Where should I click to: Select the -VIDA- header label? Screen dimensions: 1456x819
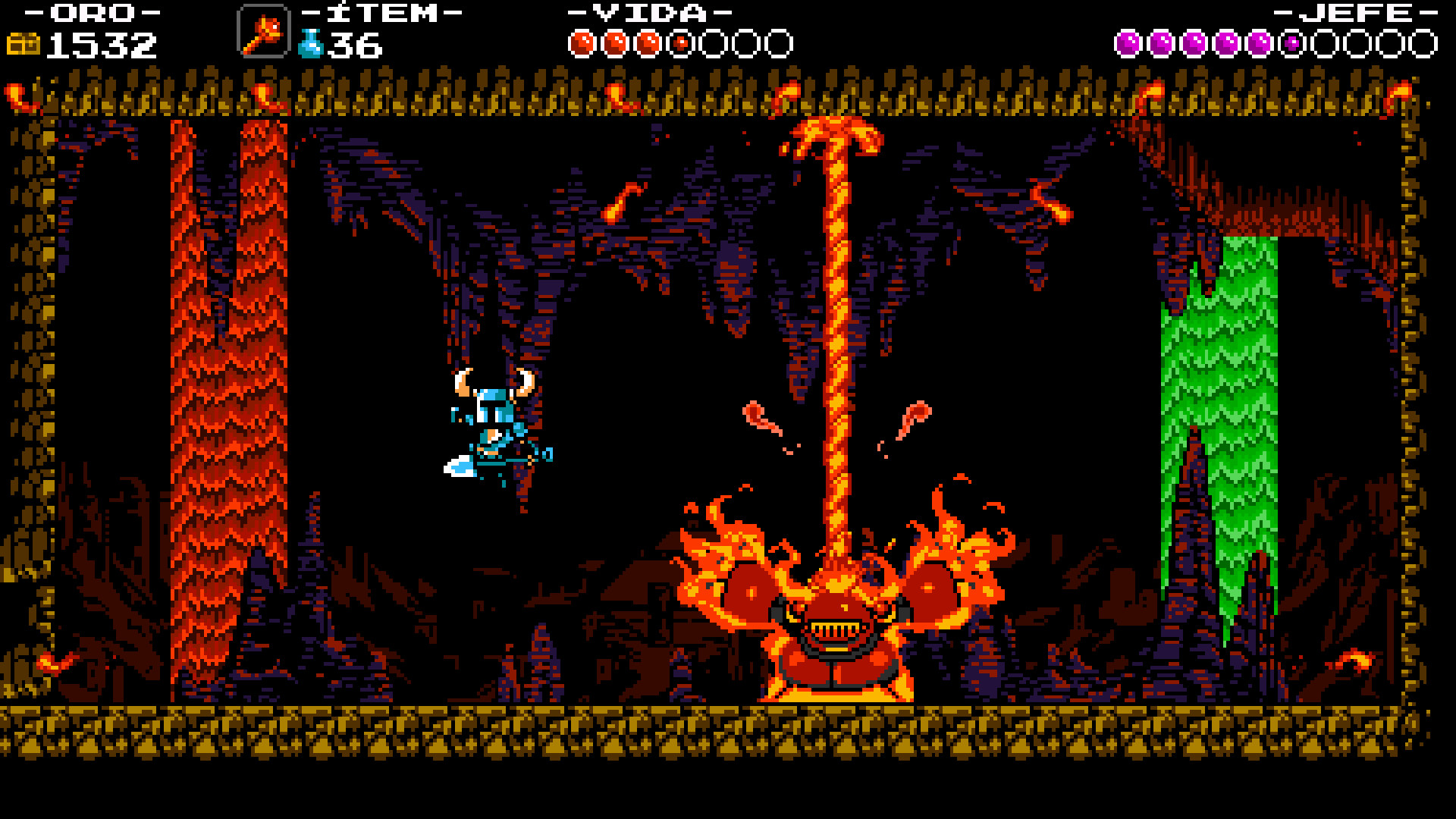[x=648, y=12]
